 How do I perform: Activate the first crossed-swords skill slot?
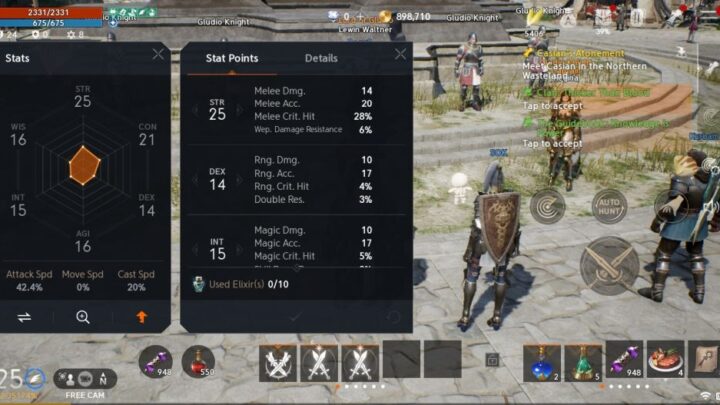coord(279,361)
